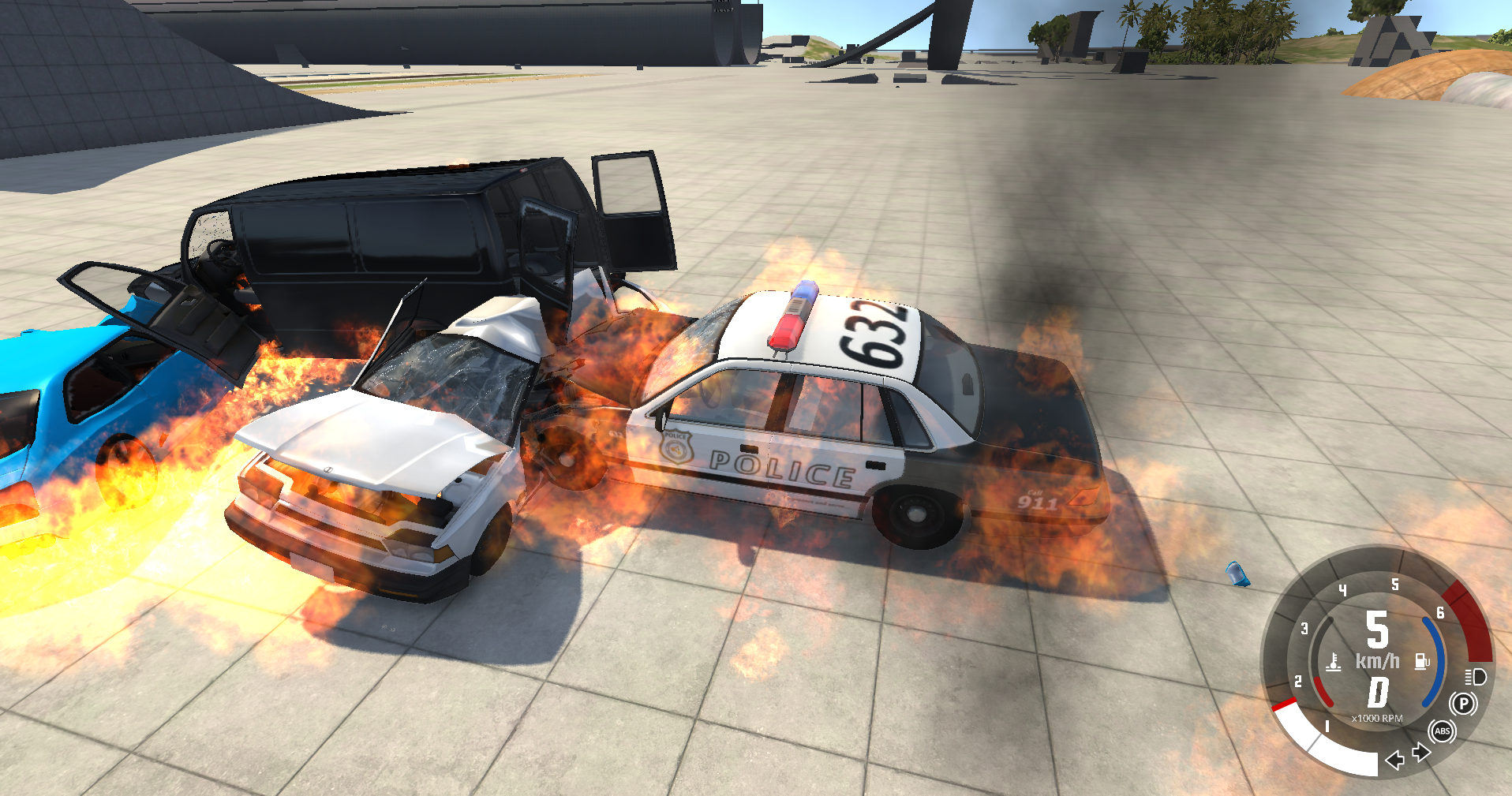
Task: Click the parking brake indicator icon
Action: [1463, 703]
